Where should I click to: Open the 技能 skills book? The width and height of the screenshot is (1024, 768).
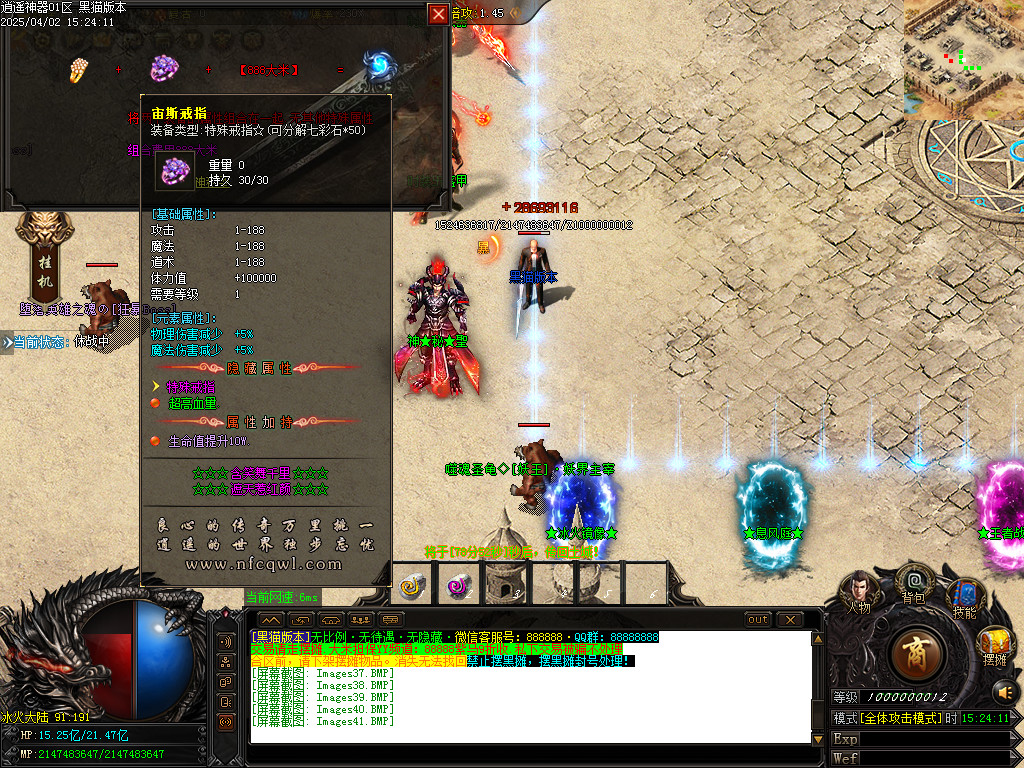pyautogui.click(x=963, y=596)
